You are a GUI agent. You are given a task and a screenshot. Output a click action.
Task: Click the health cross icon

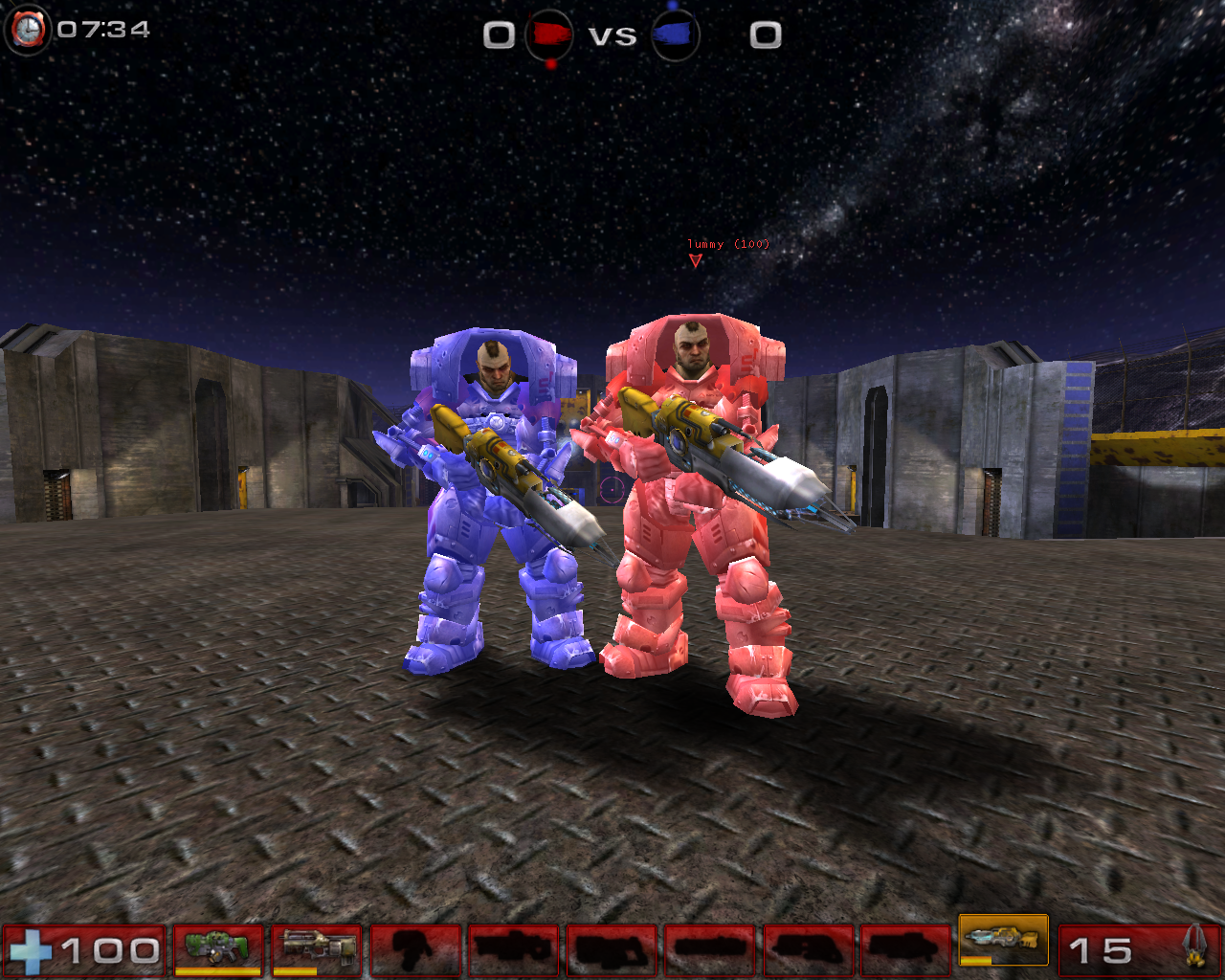tap(33, 949)
